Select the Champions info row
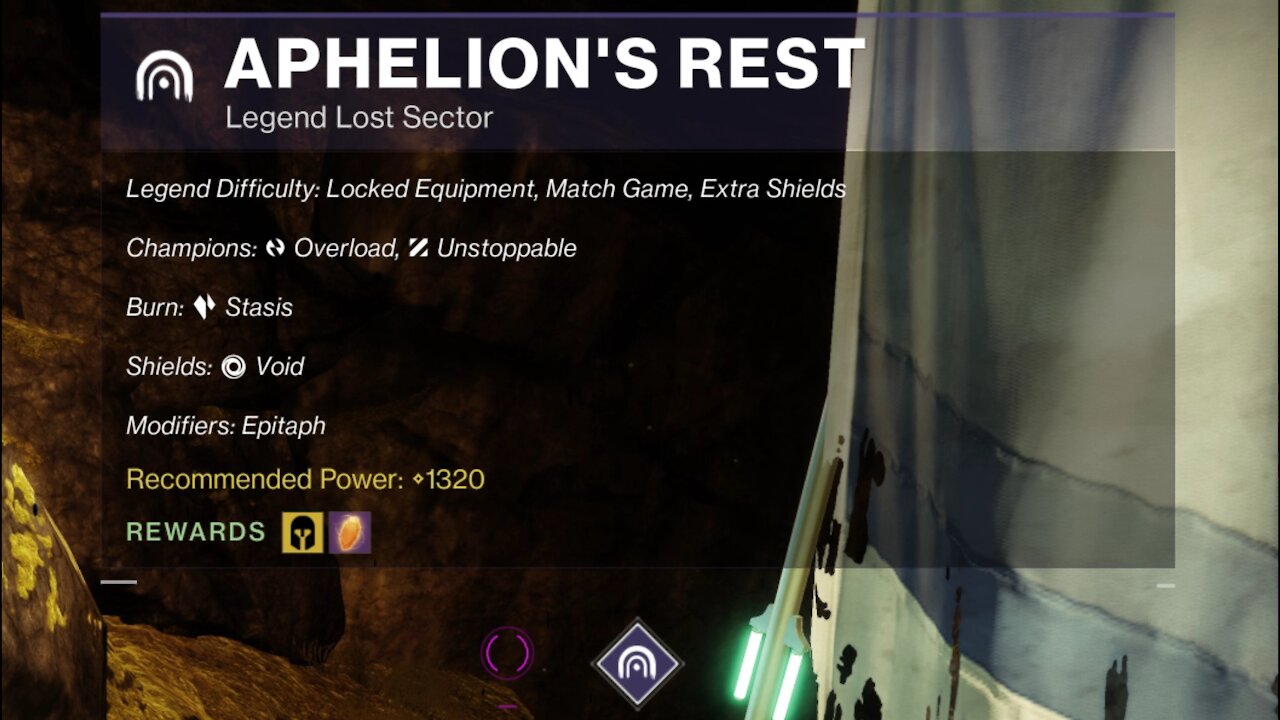Viewport: 1280px width, 720px height. (350, 247)
